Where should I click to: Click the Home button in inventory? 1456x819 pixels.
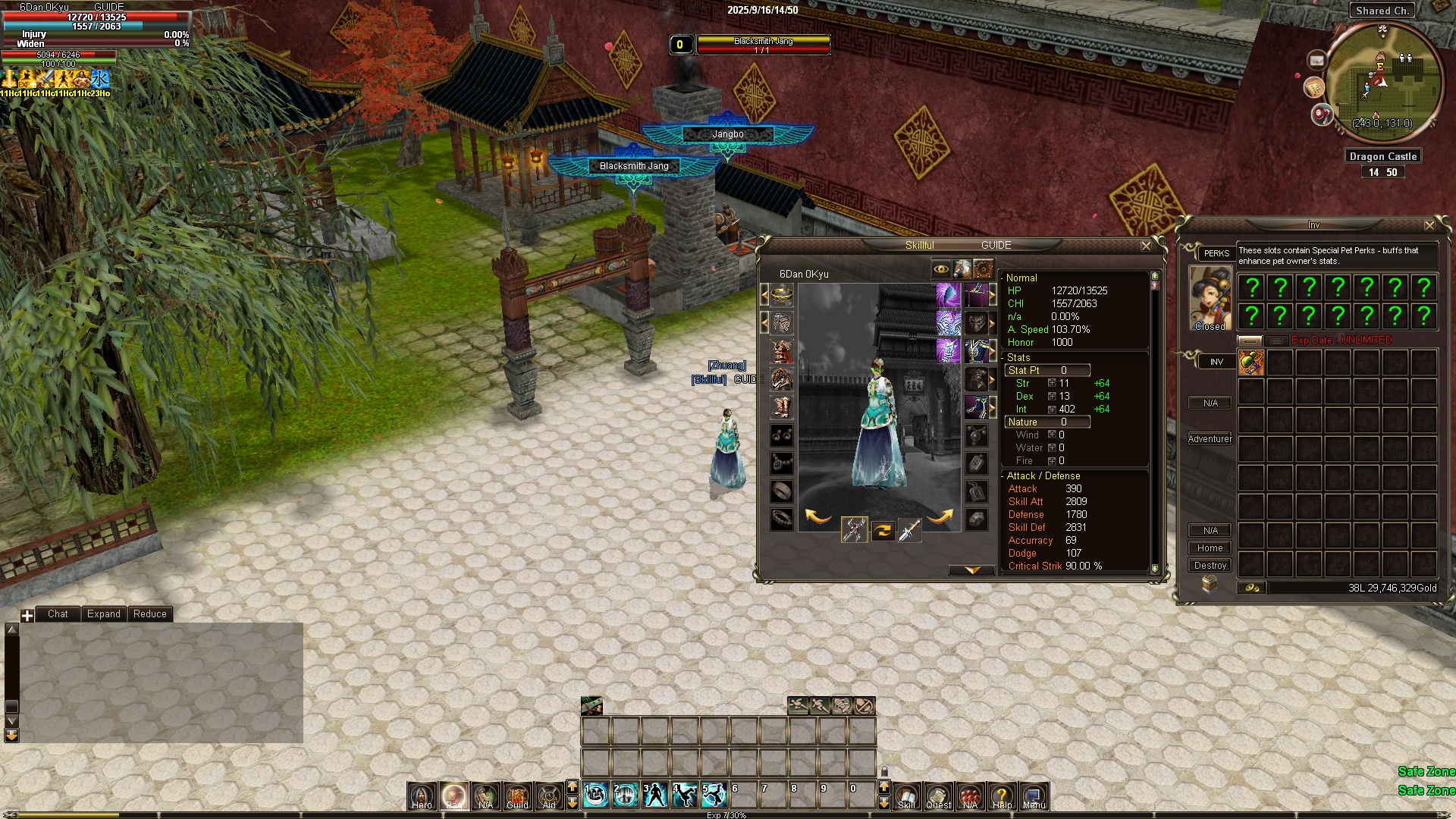(1210, 548)
